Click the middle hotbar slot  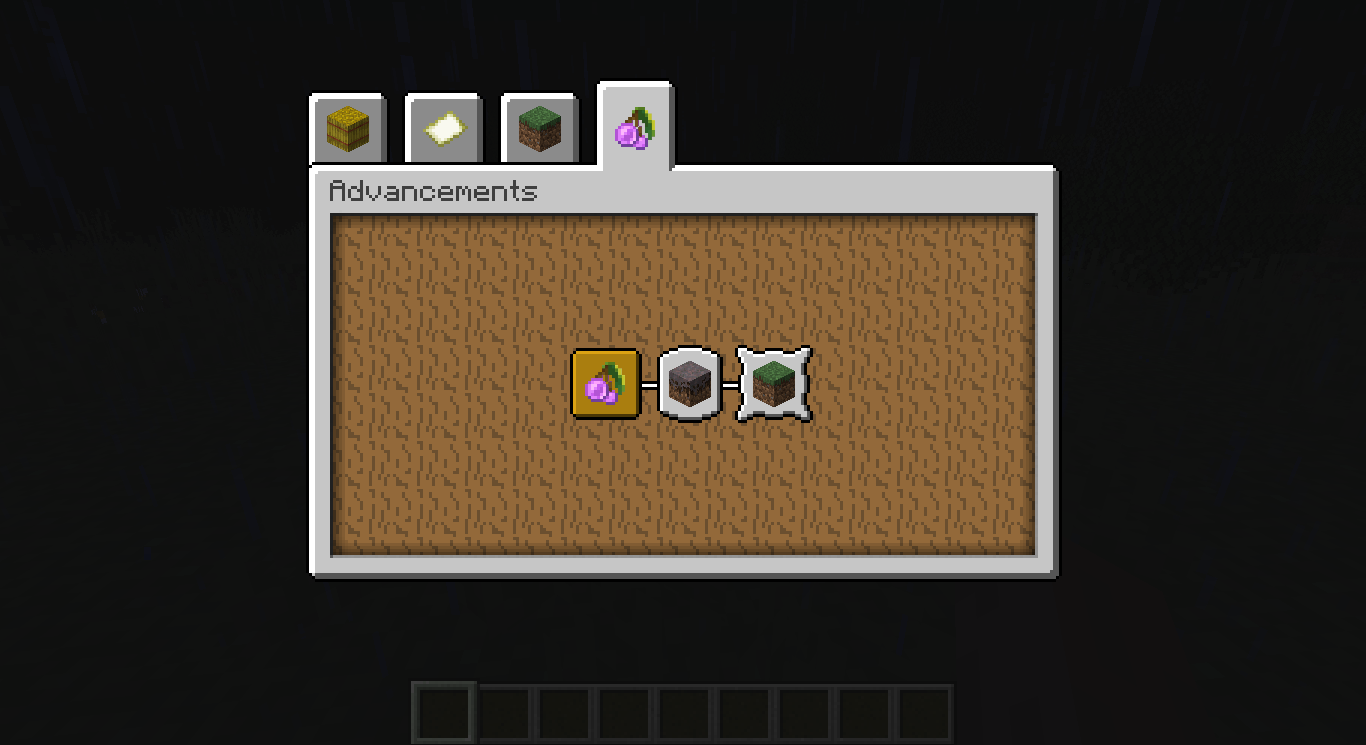click(682, 711)
